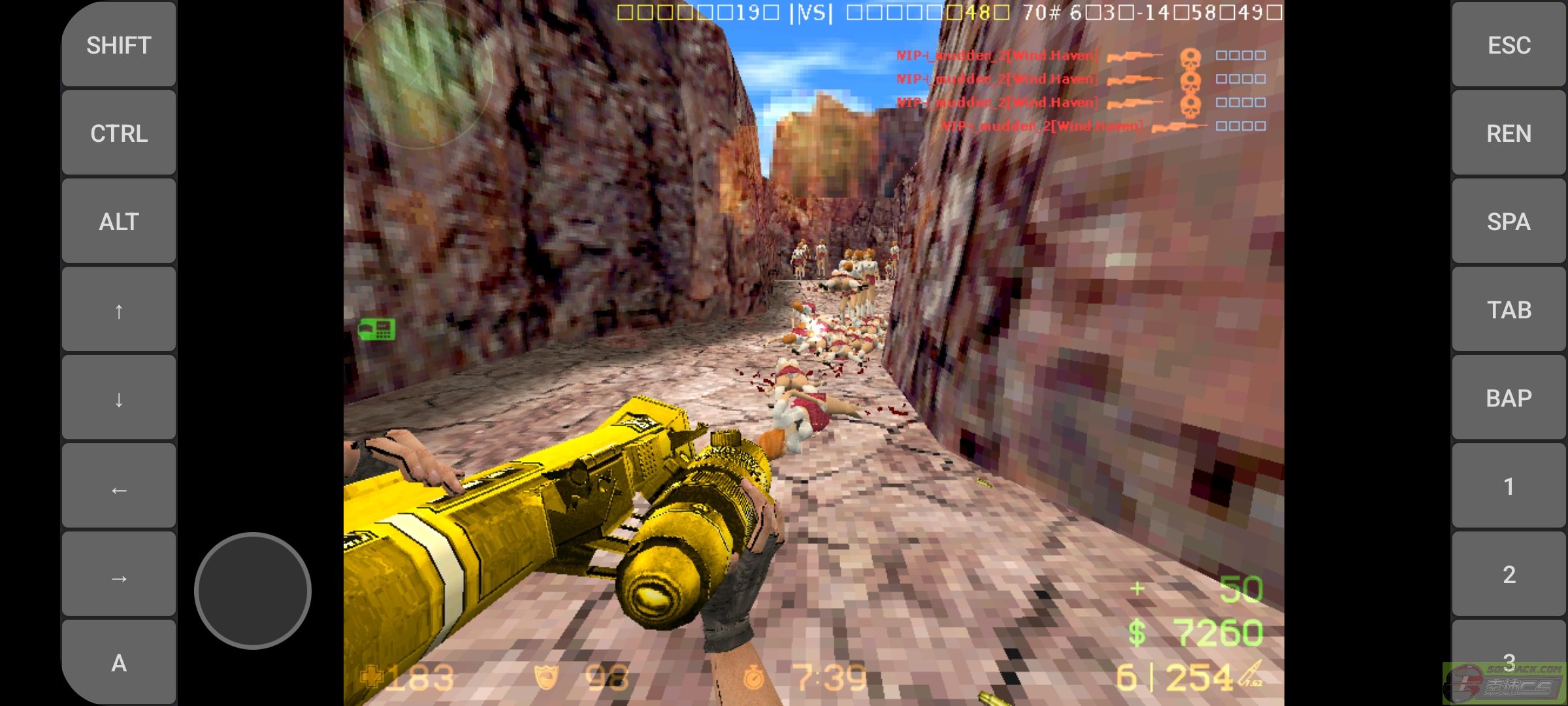1568x706 pixels.
Task: Tap the ESC overlay button
Action: [1509, 44]
